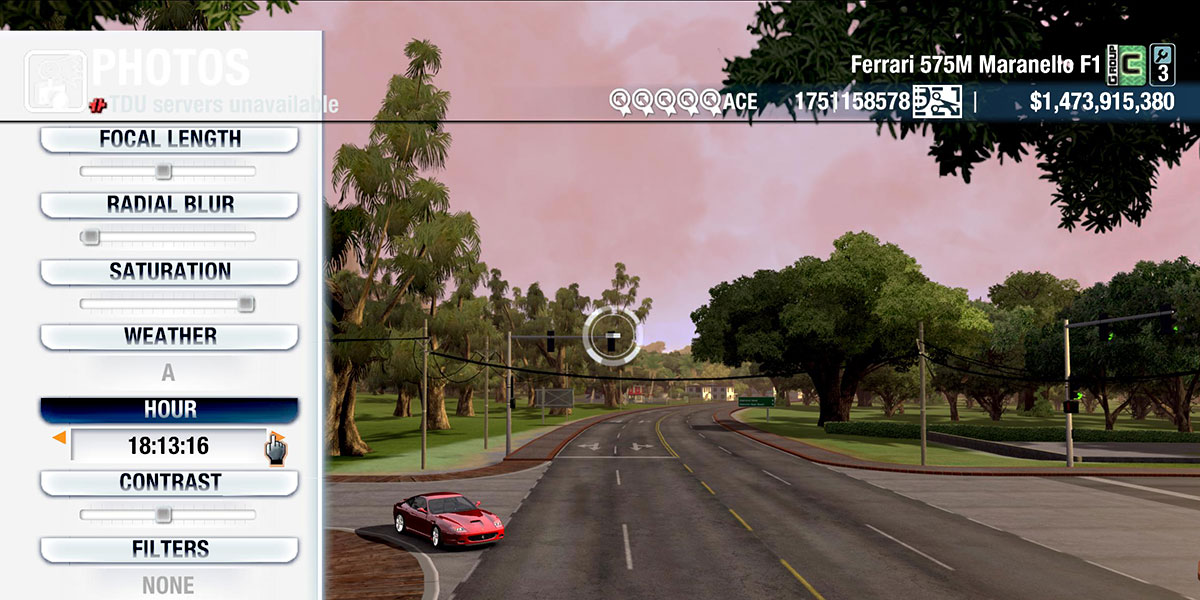
Task: Adjust the focal length slider handle
Action: click(164, 171)
